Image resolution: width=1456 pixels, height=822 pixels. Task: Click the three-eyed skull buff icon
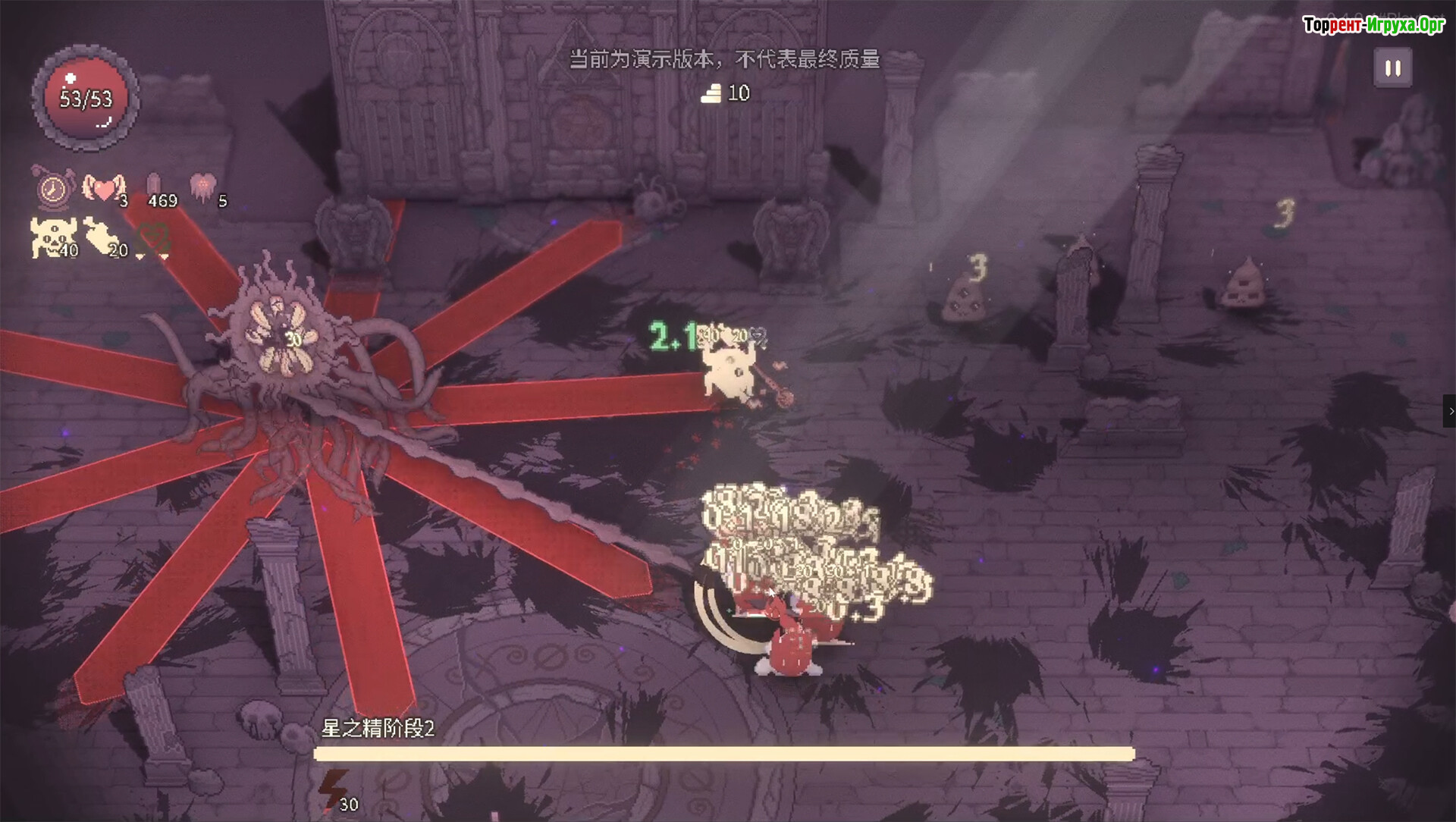pos(51,237)
